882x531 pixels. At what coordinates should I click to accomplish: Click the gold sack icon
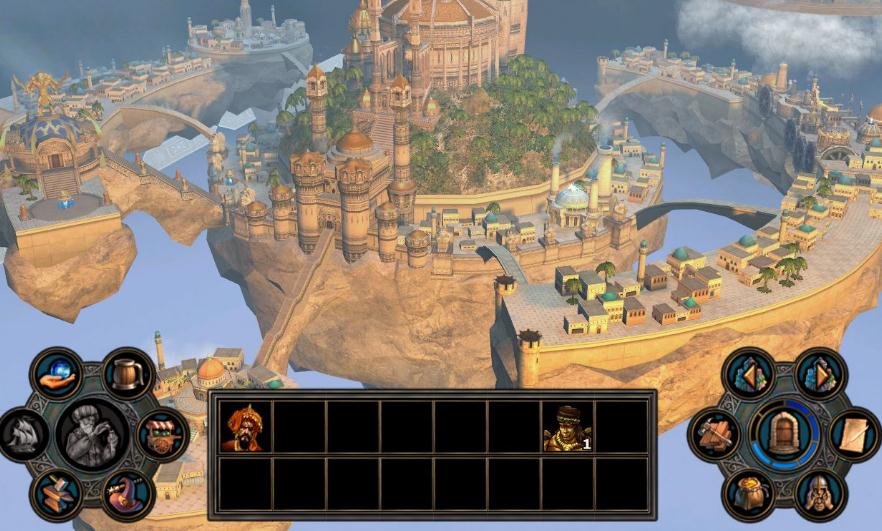748,494
